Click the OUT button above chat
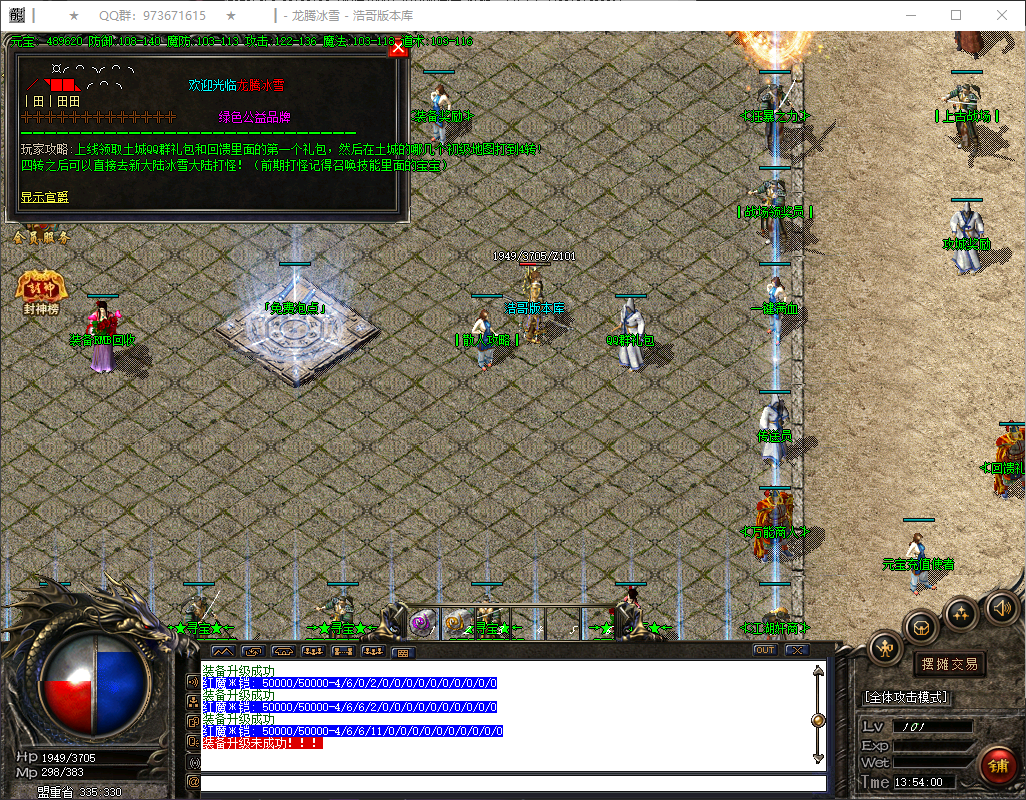1026x800 pixels. 765,650
